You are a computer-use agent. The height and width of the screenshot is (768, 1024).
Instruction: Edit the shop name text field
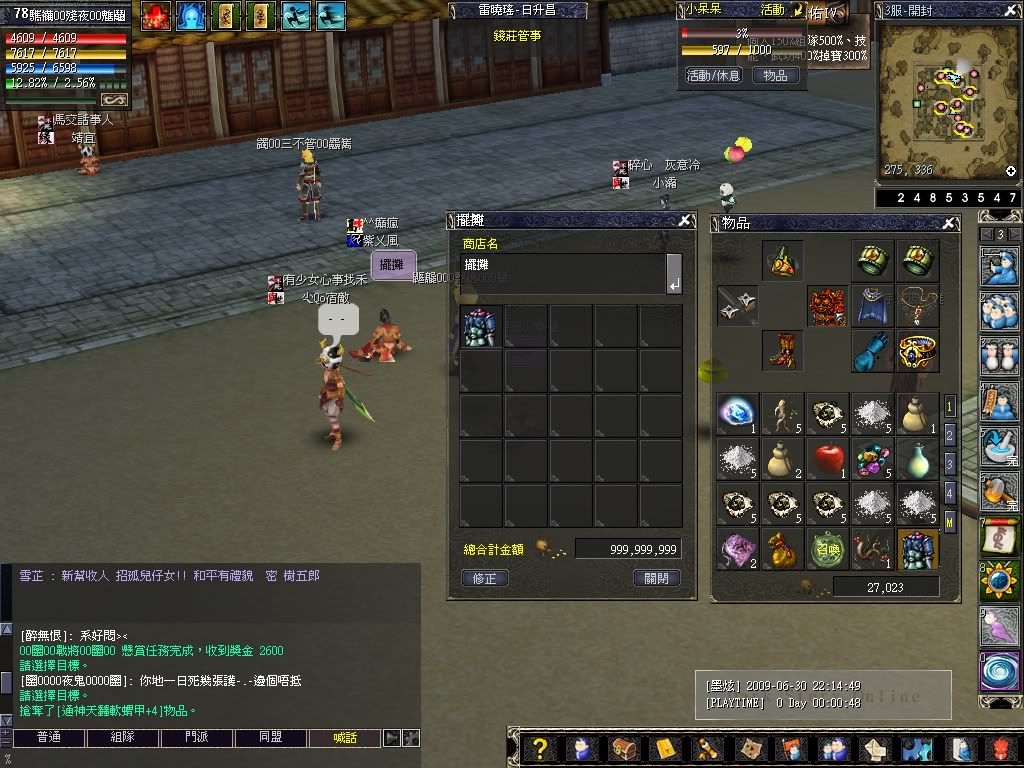coord(564,273)
